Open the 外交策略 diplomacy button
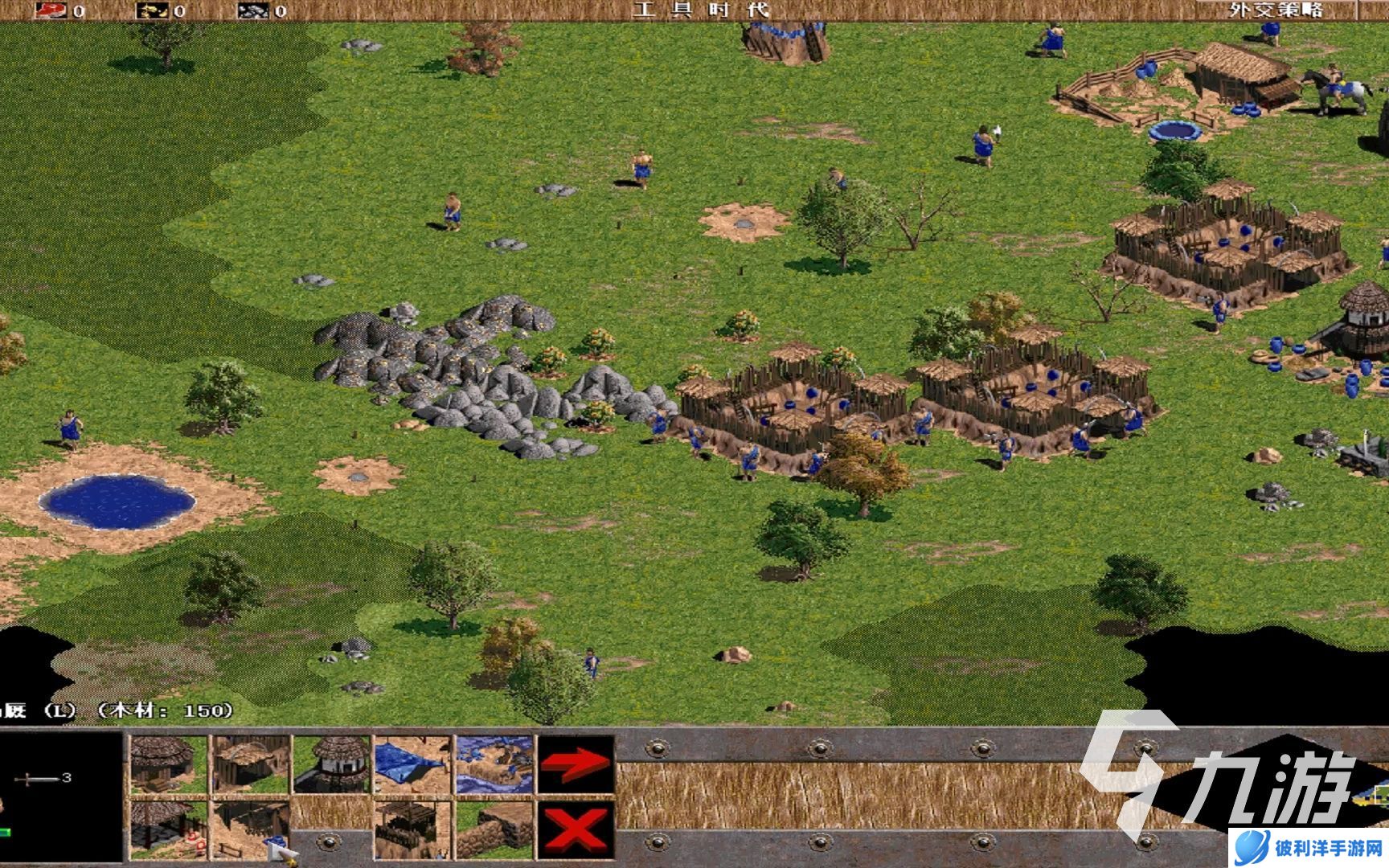 click(1276, 10)
